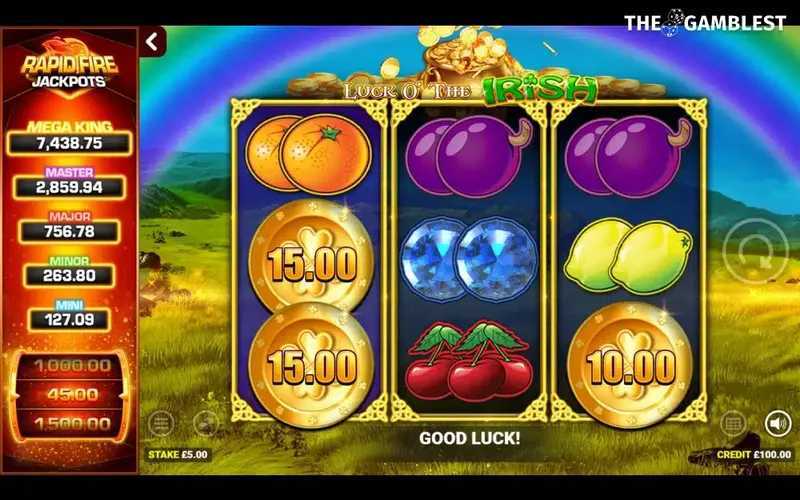The height and width of the screenshot is (500, 800).
Task: Open the menu icon above the stake
Action: point(162,424)
